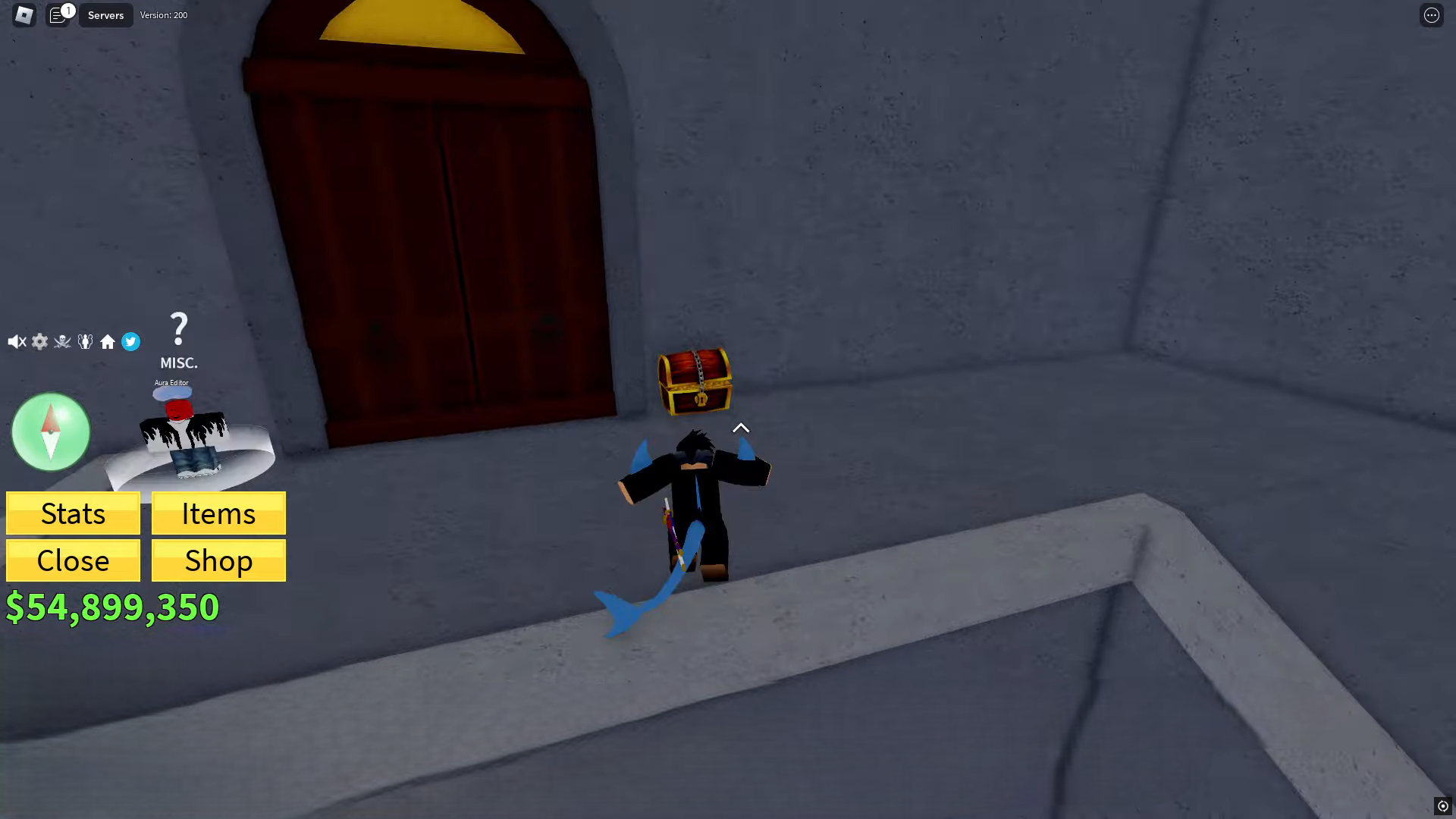Open the Roblox menu logo top left
Image resolution: width=1456 pixels, height=819 pixels.
tap(24, 14)
